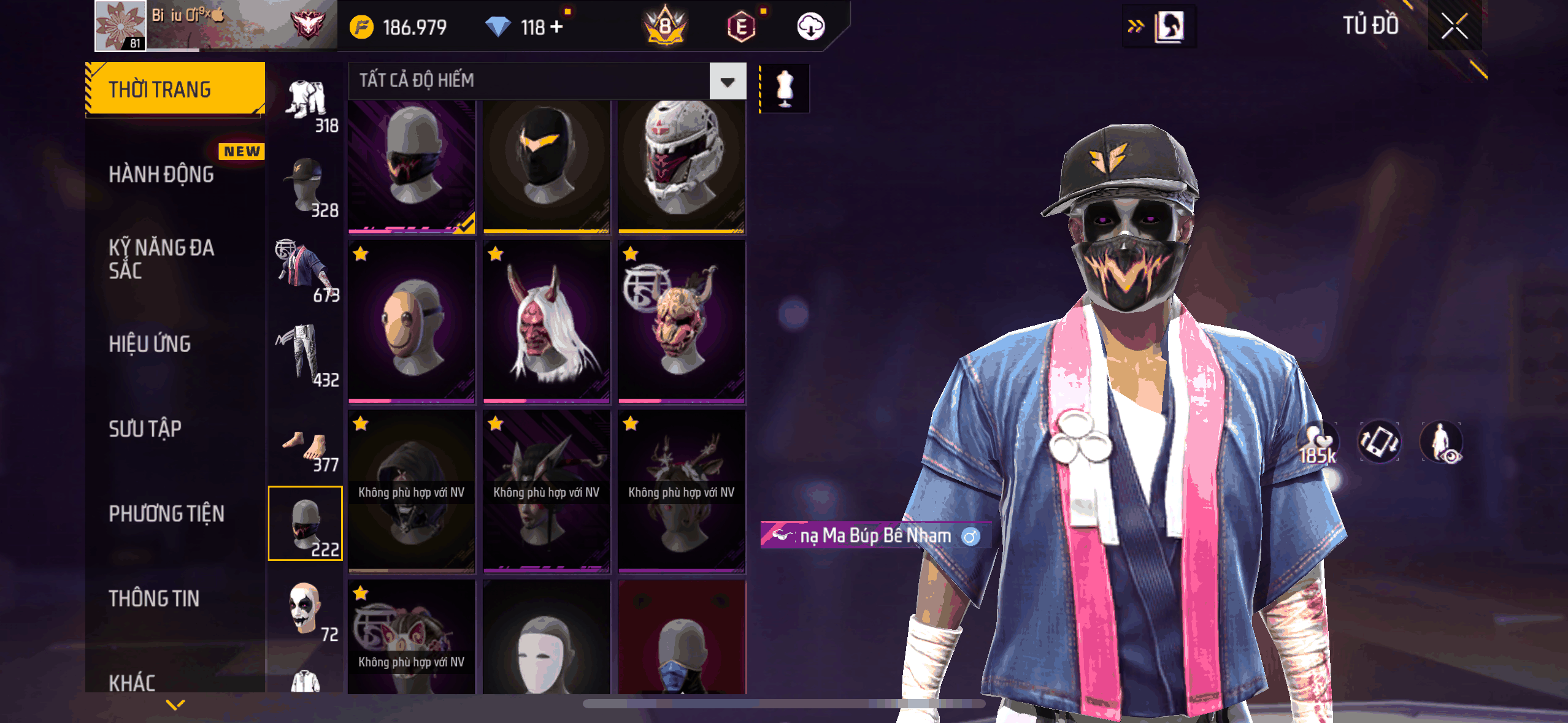Go to the Hiệu Ứng tab
The width and height of the screenshot is (1568, 723).
[x=150, y=344]
